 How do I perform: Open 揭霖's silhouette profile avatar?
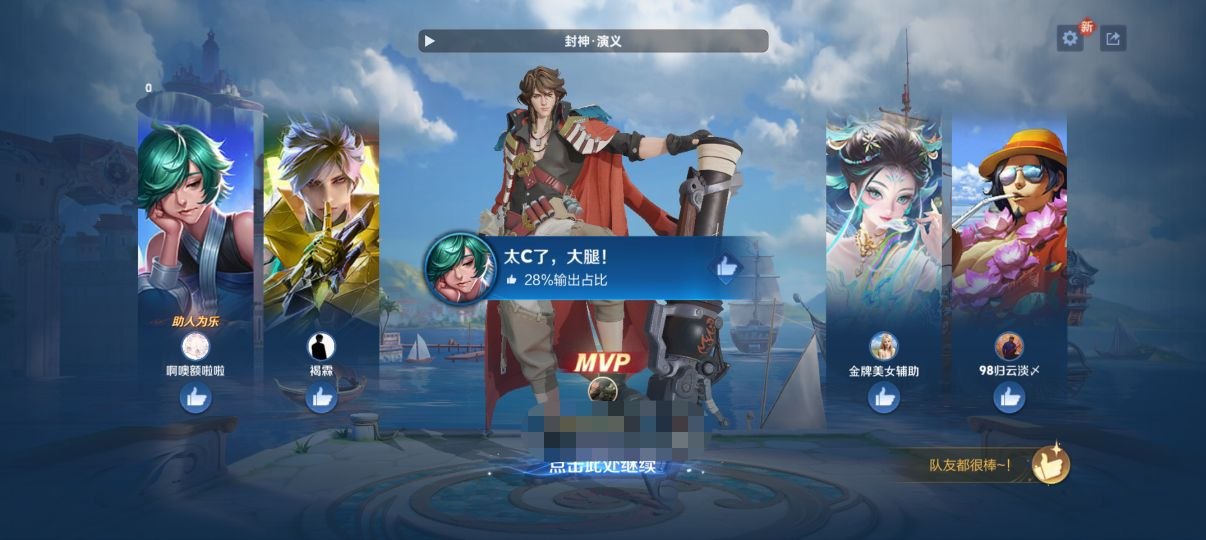click(x=321, y=347)
